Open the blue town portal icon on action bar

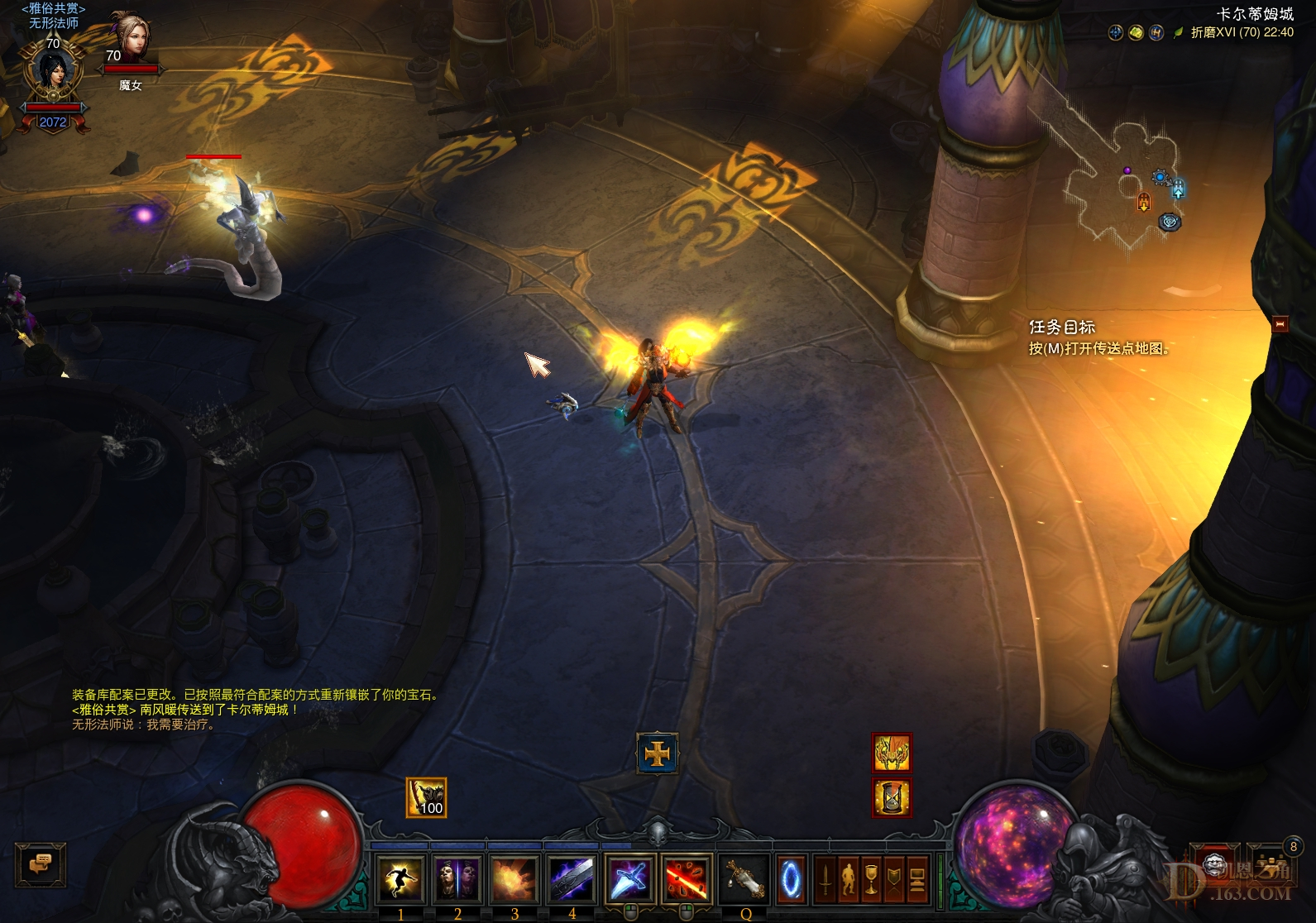click(x=790, y=879)
